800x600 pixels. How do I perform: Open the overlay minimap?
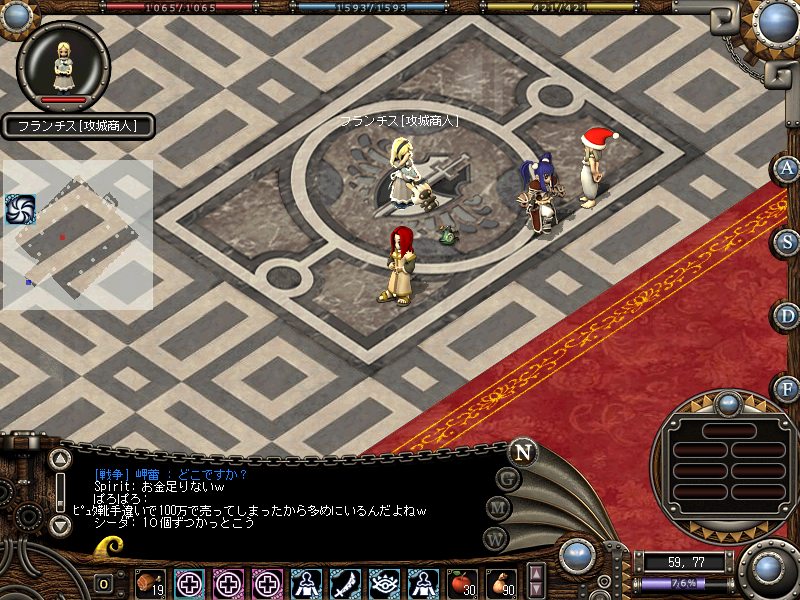coord(78,235)
